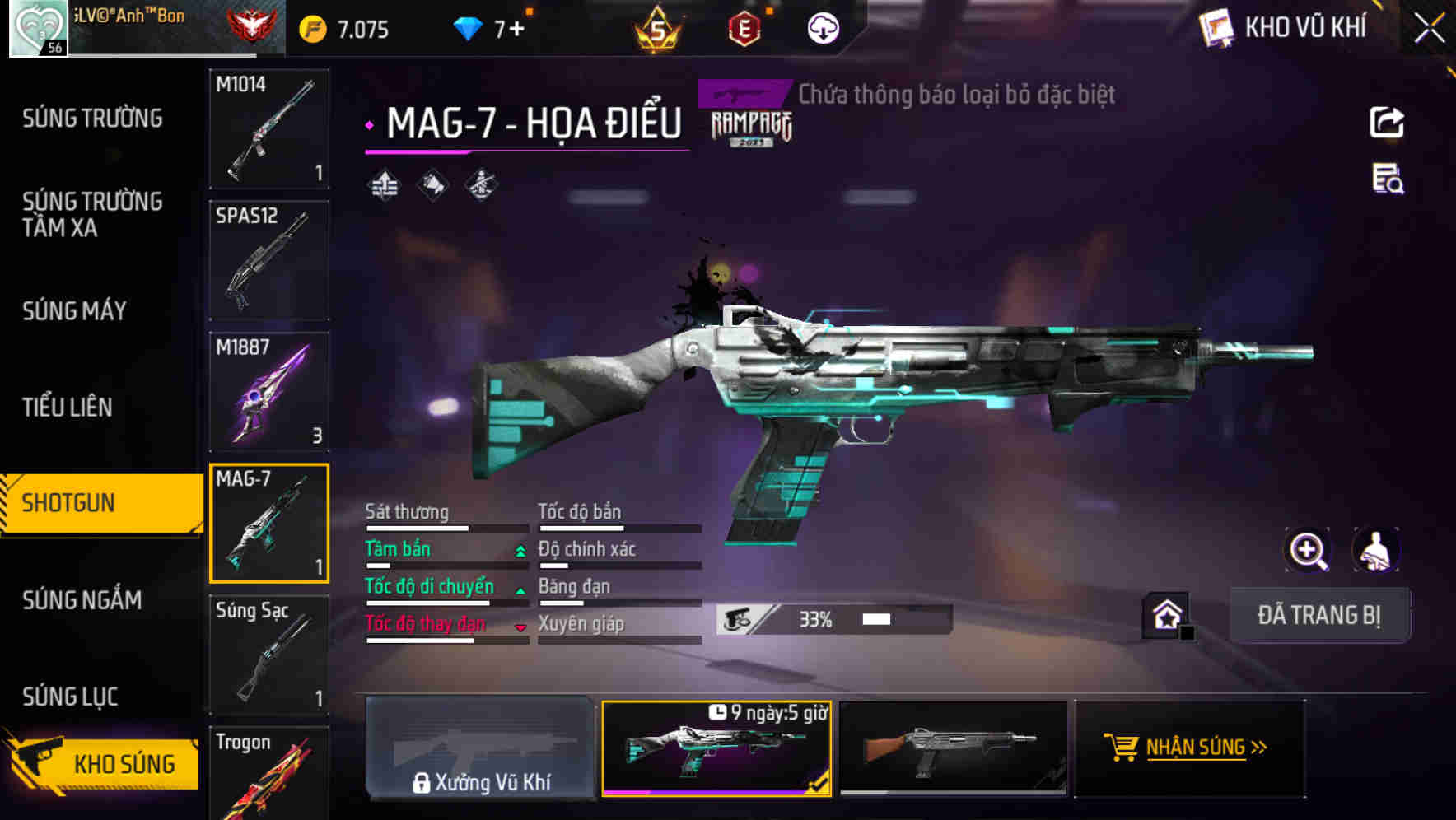1456x820 pixels.
Task: Open the E-badge event icon in top bar
Action: click(x=742, y=27)
